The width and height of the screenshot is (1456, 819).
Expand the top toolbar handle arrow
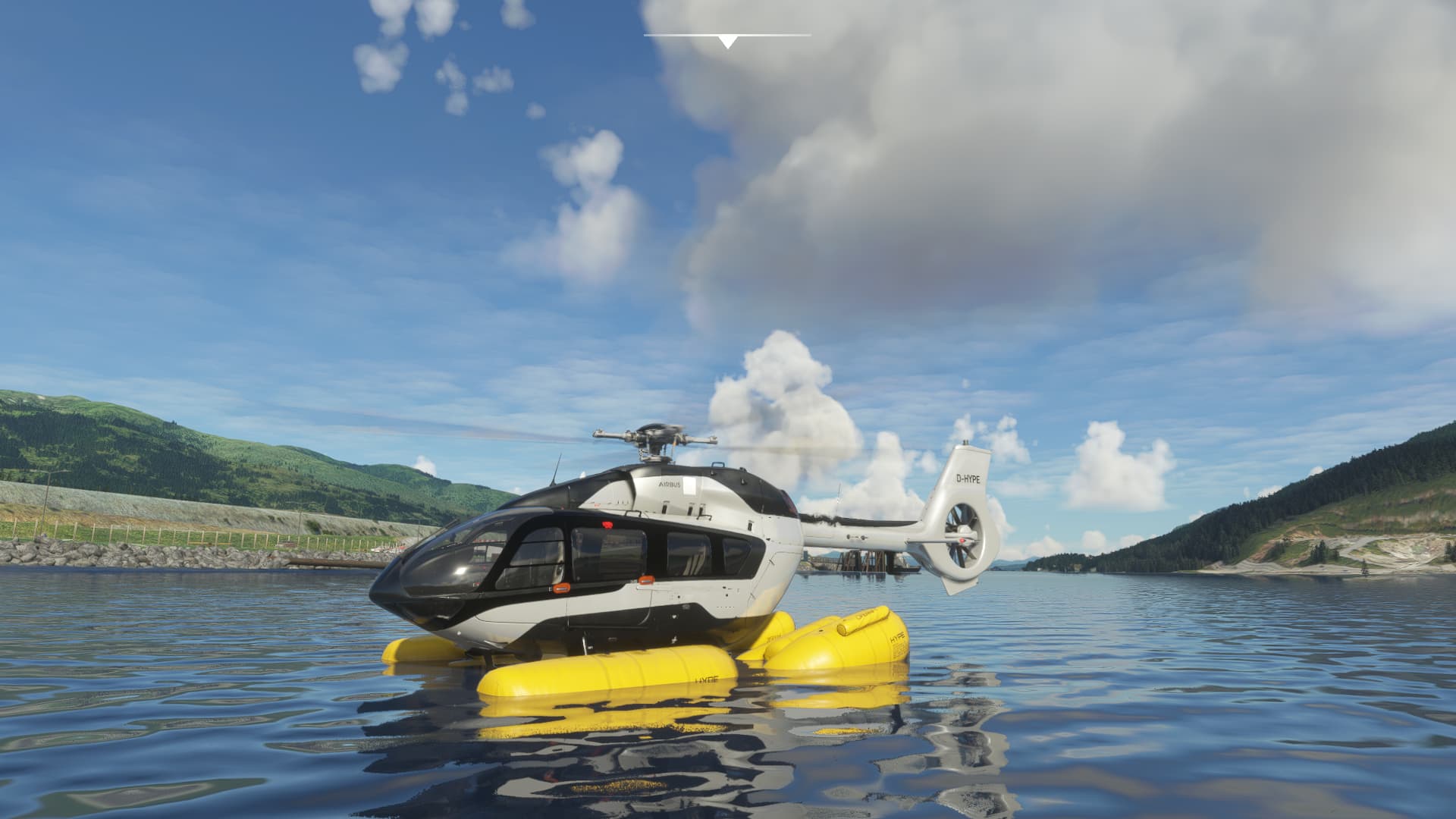tap(727, 42)
